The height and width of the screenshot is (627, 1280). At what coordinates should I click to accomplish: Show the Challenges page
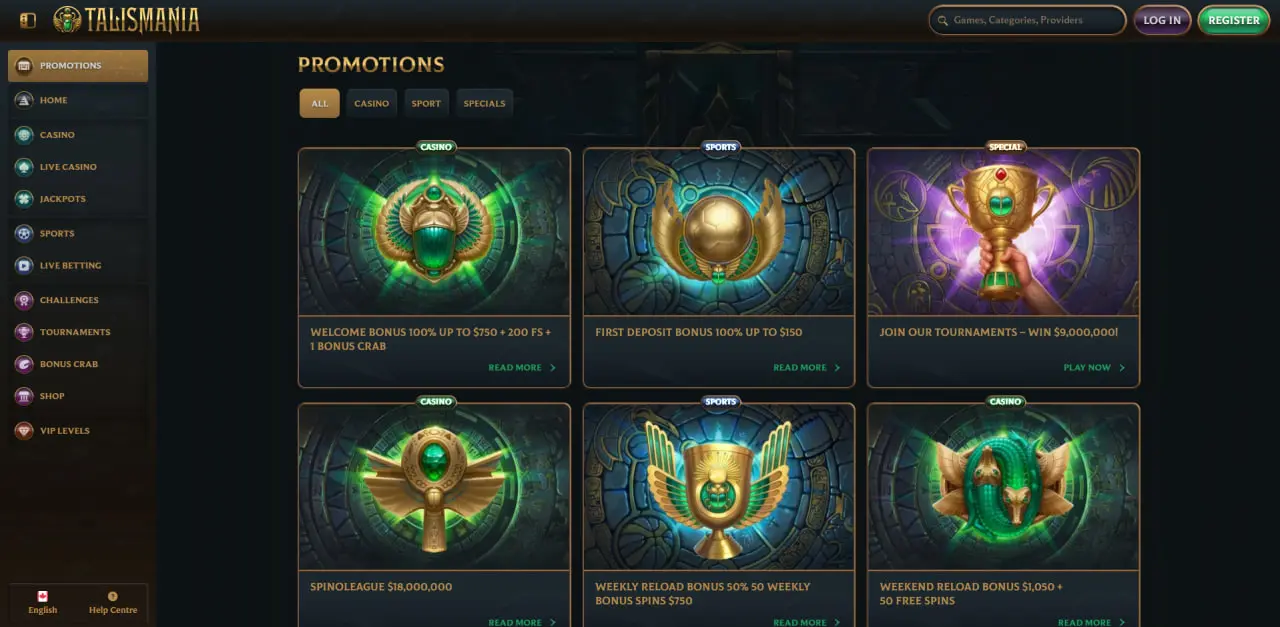[69, 300]
